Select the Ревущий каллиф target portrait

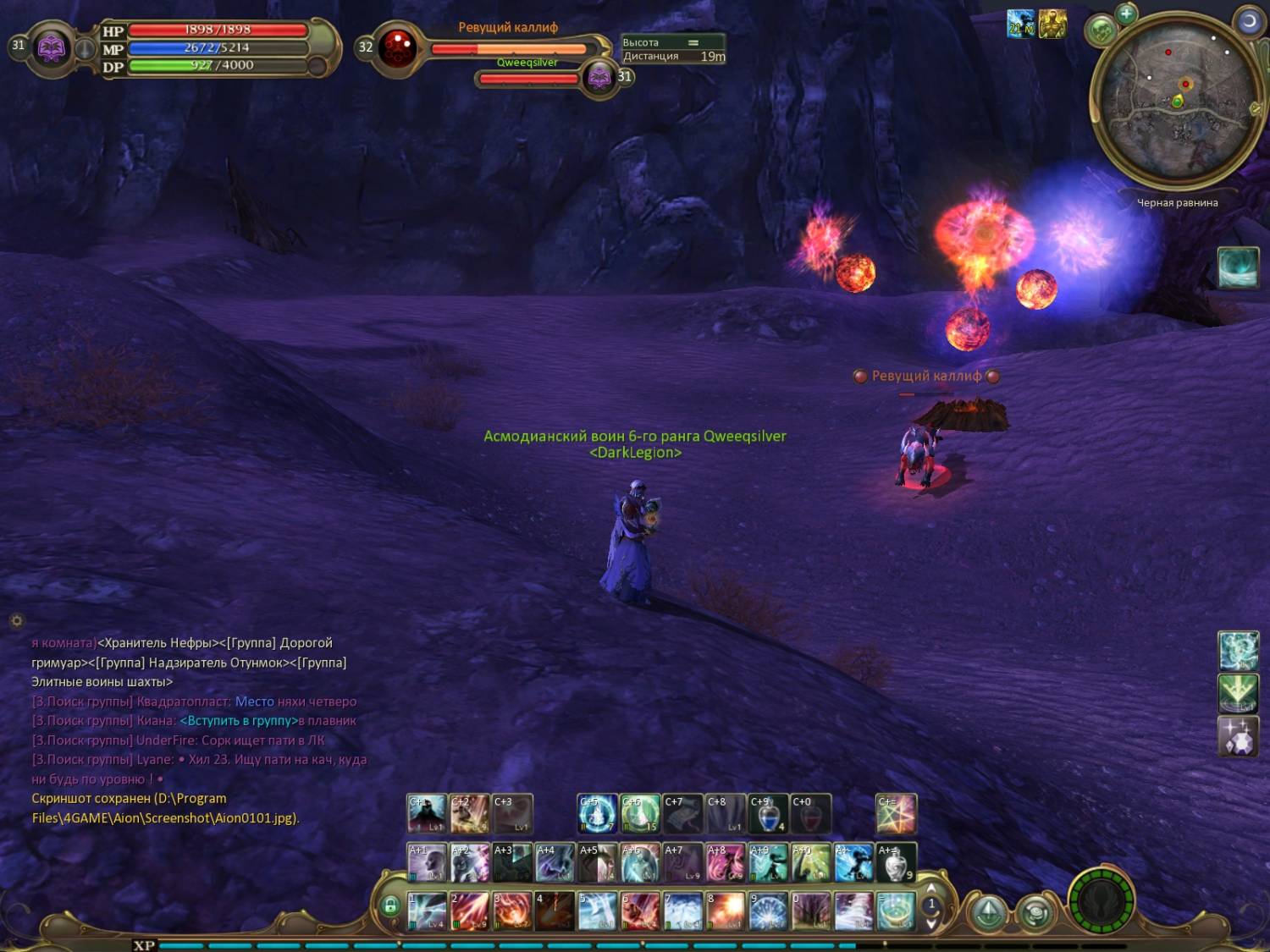tap(397, 47)
